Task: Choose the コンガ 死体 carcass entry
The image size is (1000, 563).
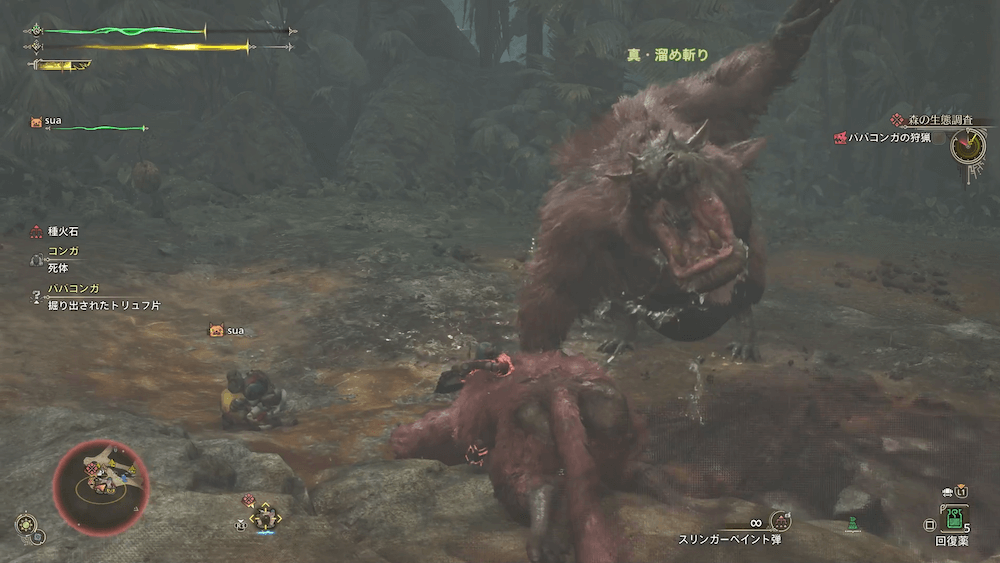Action: [x=55, y=260]
